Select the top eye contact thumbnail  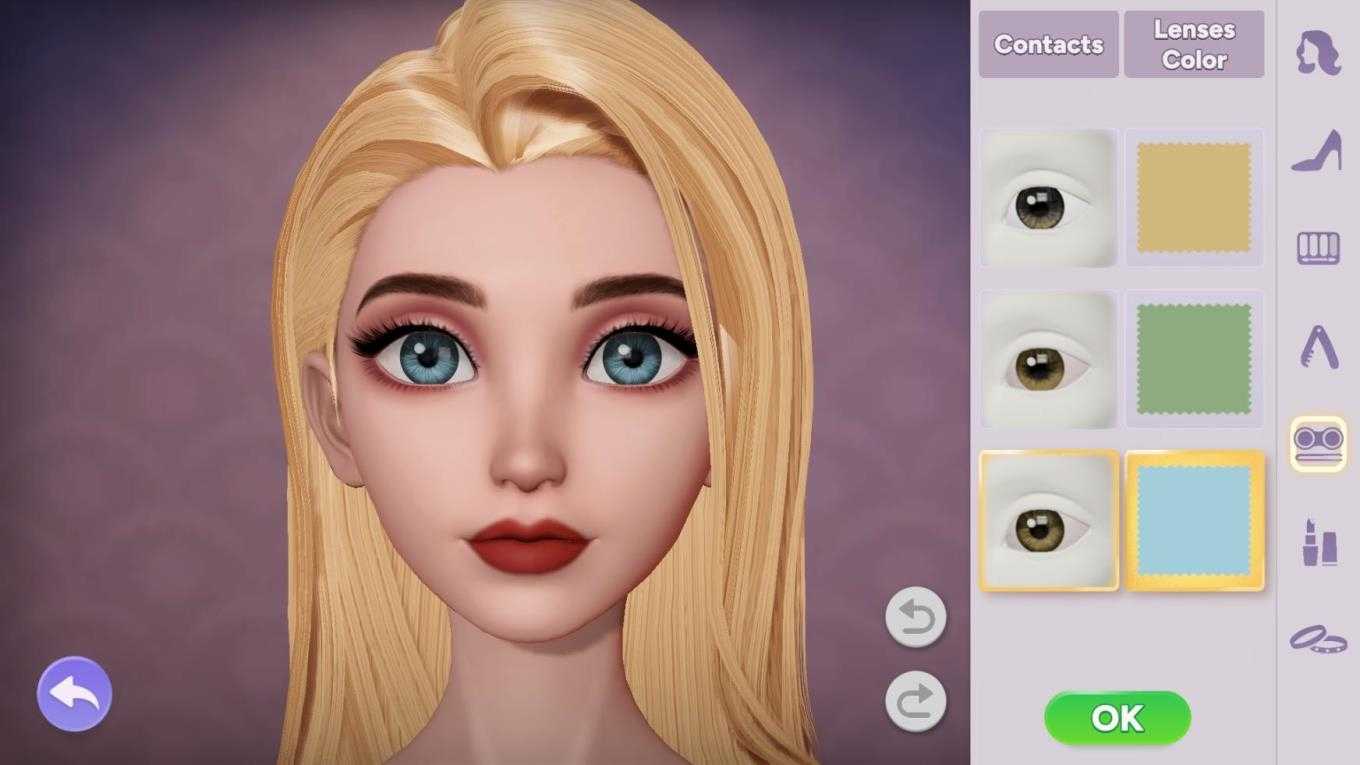tap(1048, 198)
